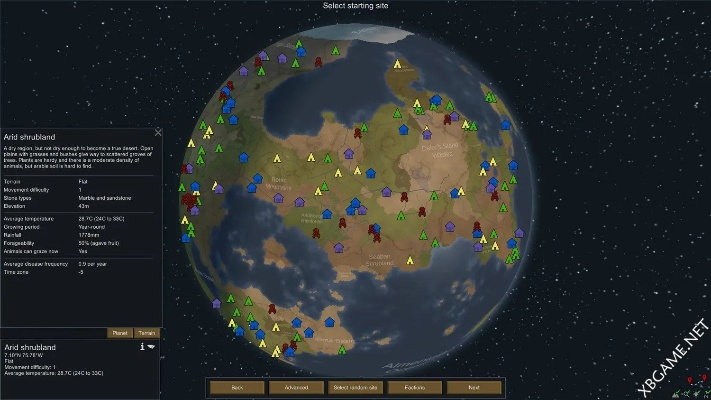This screenshot has height=400, width=711.
Task: Click the dropdown arrow beside the info icon
Action: pyautogui.click(x=152, y=347)
